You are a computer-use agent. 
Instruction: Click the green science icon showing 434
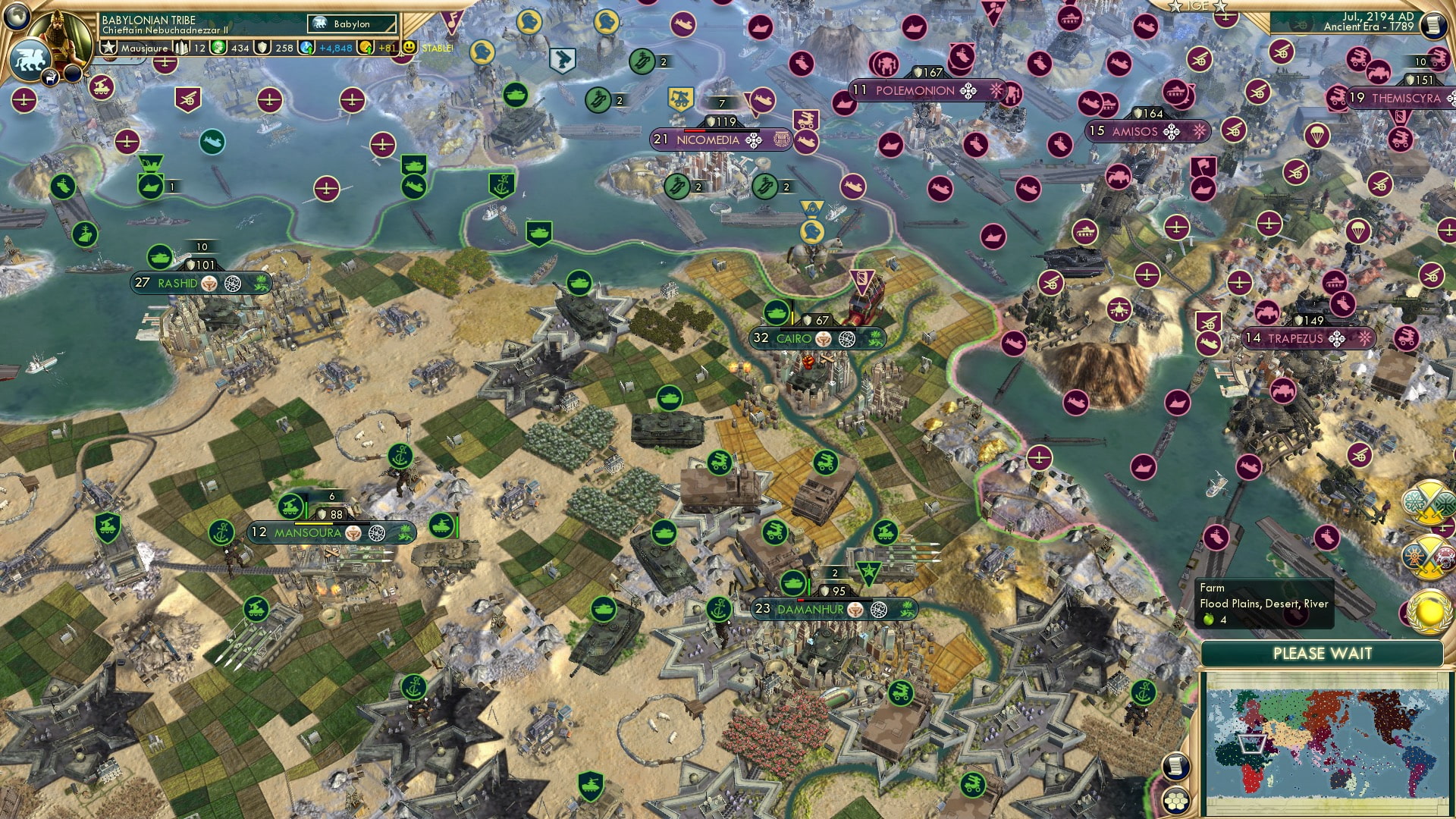coord(218,48)
